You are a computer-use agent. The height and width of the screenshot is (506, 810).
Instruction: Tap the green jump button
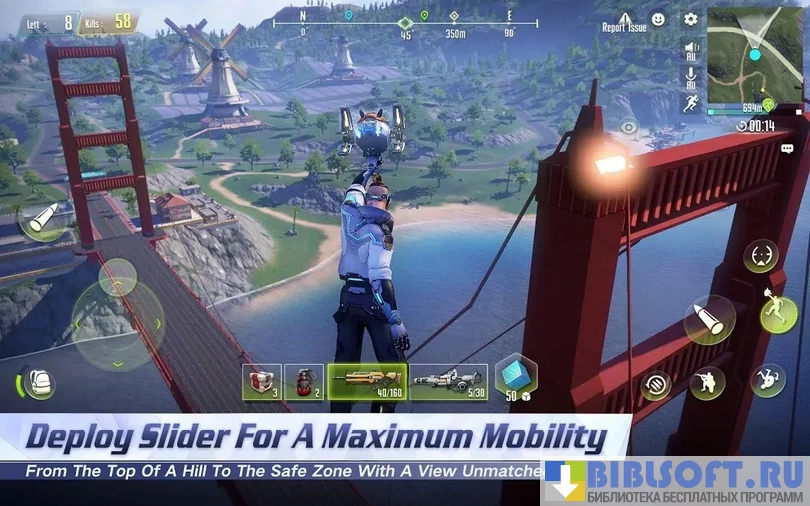click(x=778, y=314)
